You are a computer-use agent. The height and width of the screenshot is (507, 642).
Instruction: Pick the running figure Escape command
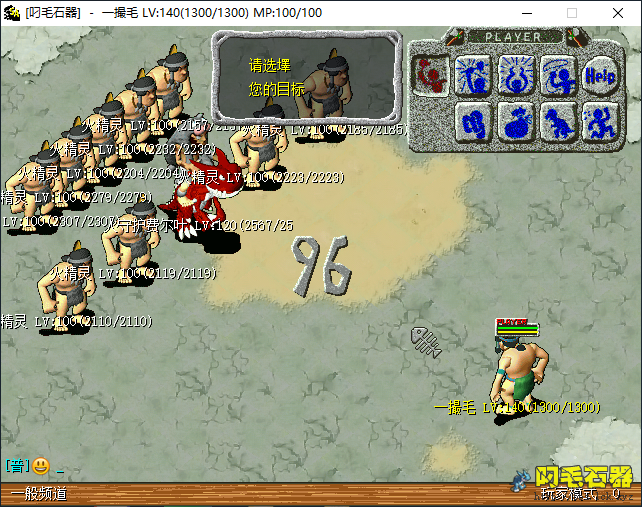(x=599, y=121)
